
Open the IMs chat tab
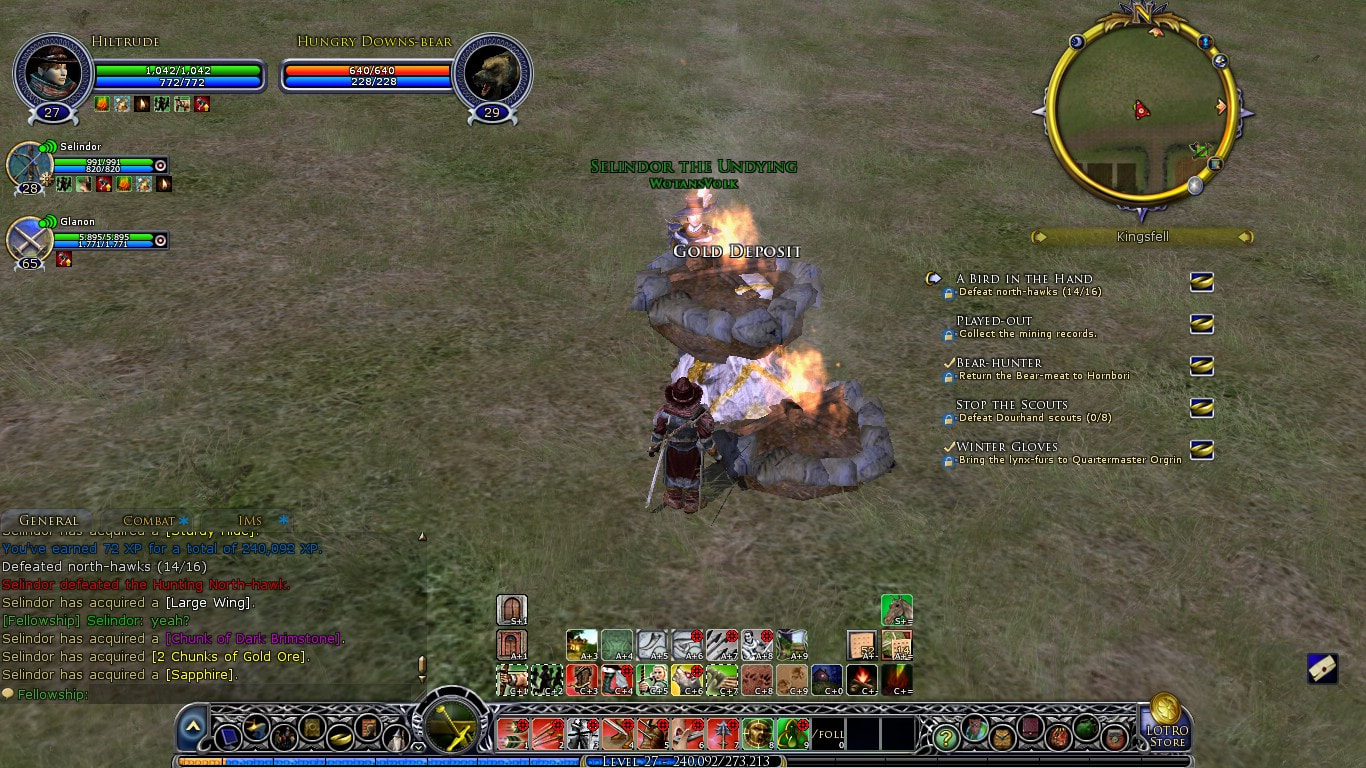point(247,520)
